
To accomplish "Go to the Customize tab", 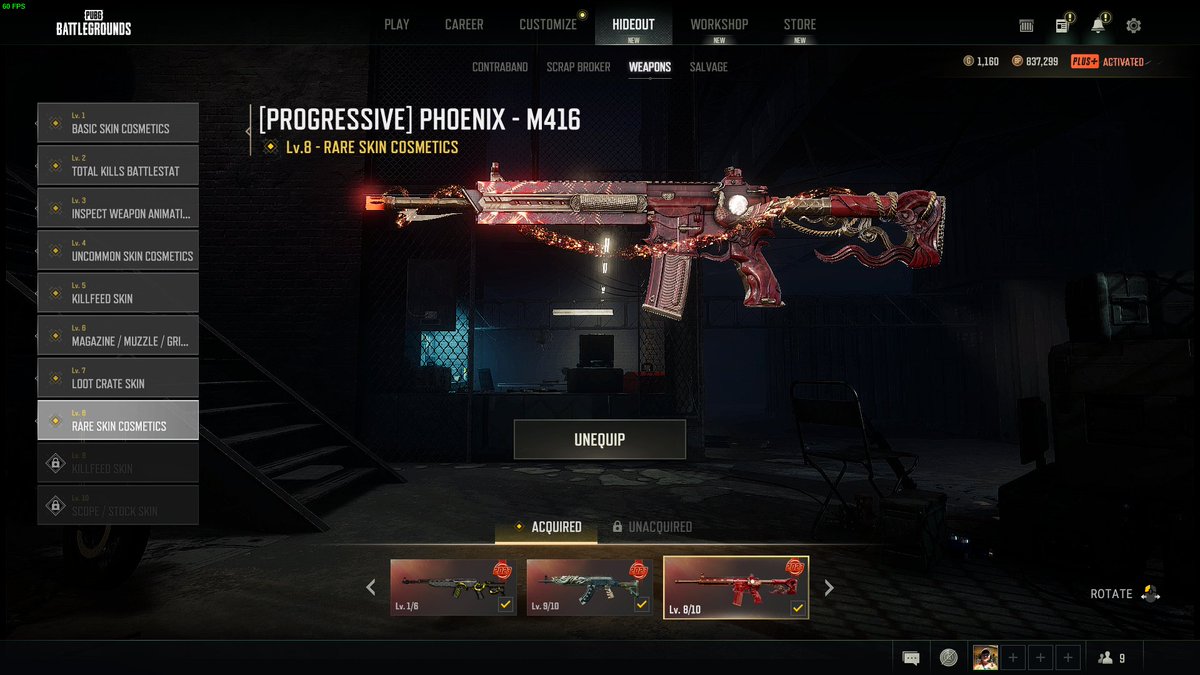I will 548,24.
